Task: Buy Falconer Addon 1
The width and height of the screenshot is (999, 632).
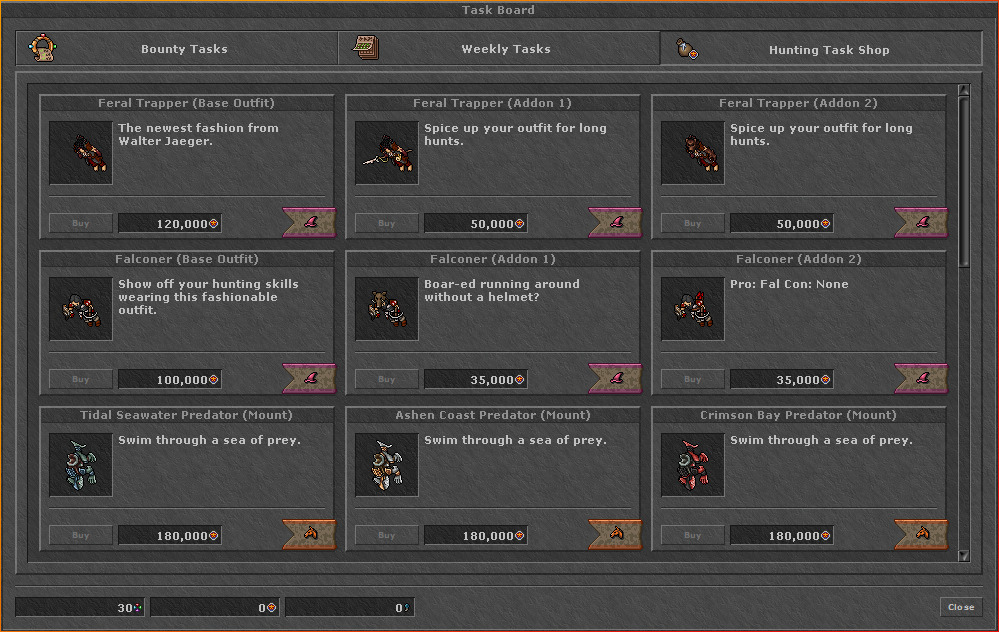Action: point(387,380)
